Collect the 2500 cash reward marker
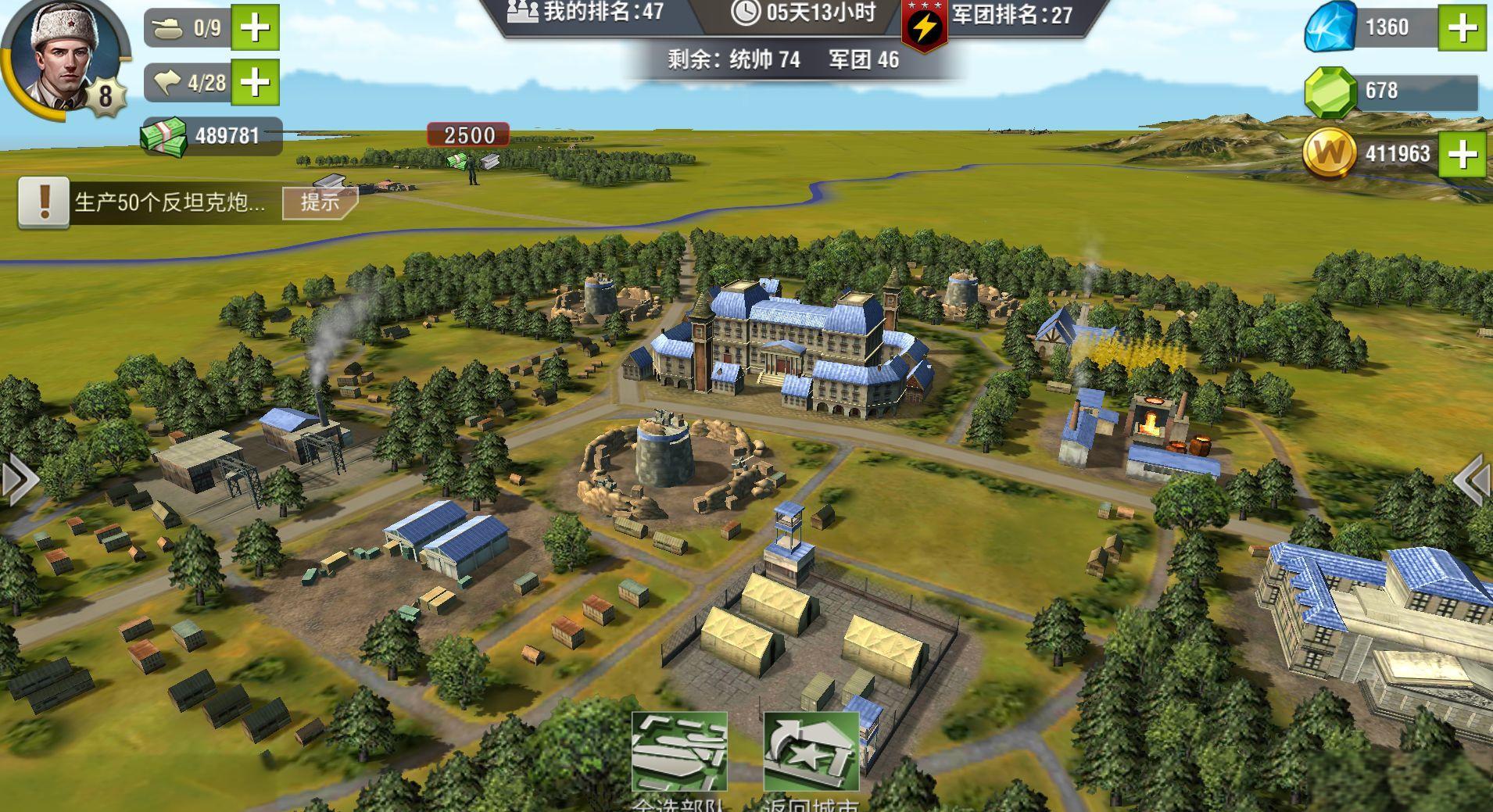 click(x=467, y=136)
